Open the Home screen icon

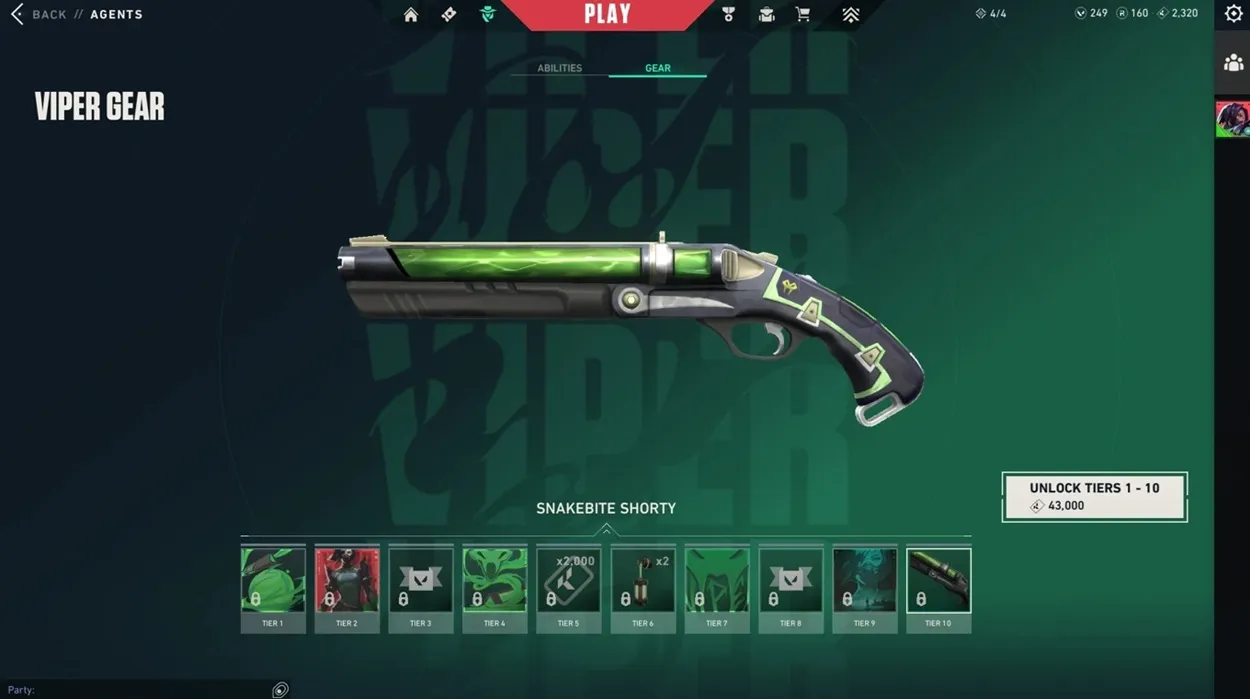coord(411,14)
